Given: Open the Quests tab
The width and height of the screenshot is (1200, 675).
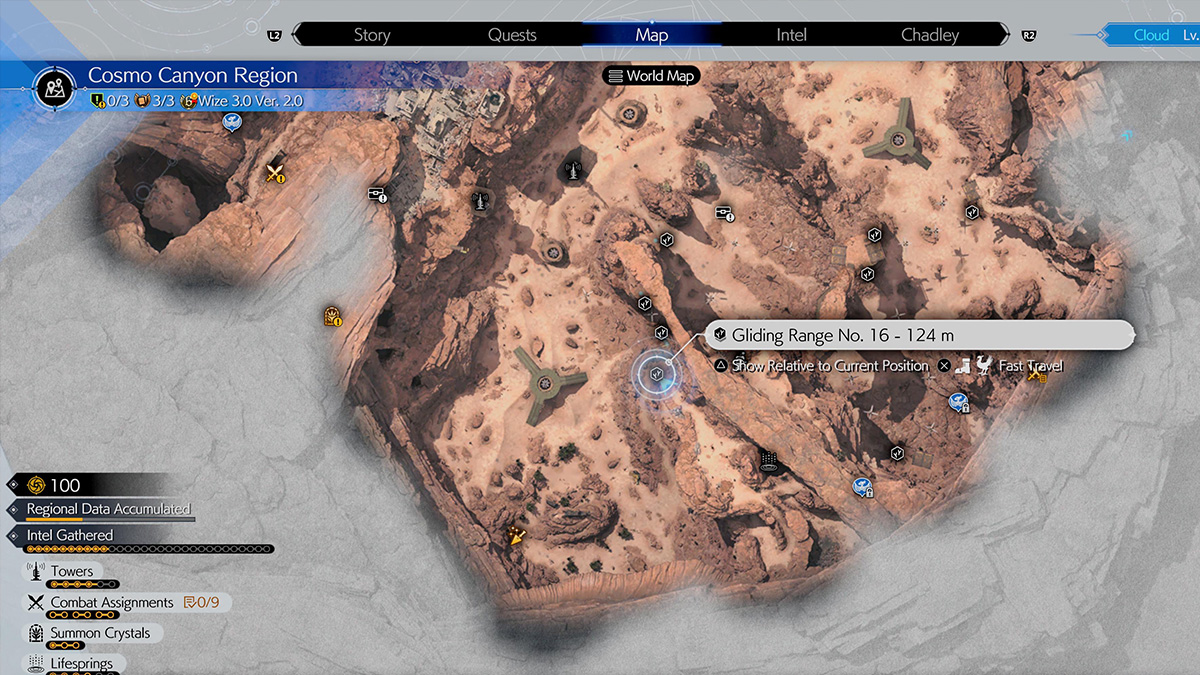Looking at the screenshot, I should (512, 35).
